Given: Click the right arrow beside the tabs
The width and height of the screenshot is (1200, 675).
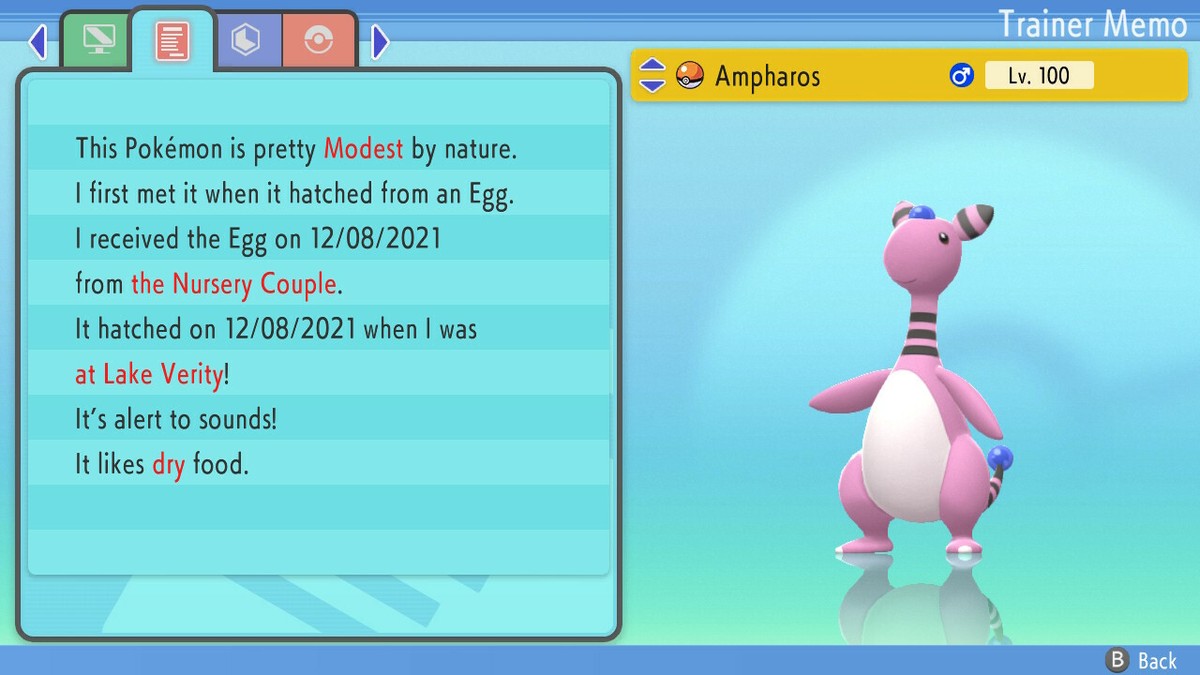Looking at the screenshot, I should tap(380, 42).
